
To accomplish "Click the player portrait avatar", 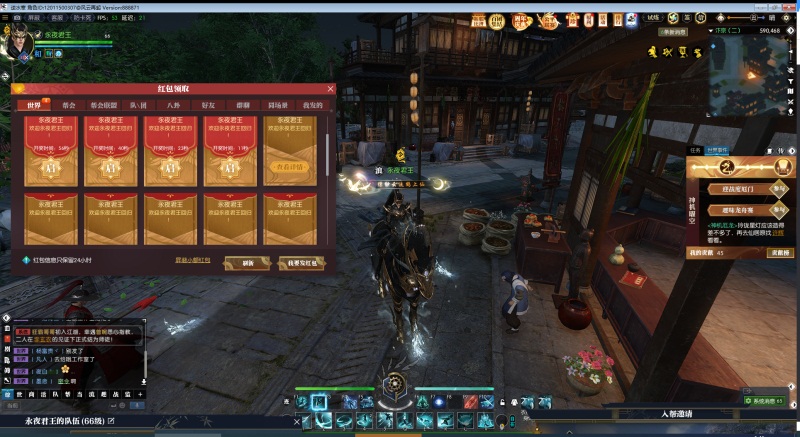I will tap(18, 43).
